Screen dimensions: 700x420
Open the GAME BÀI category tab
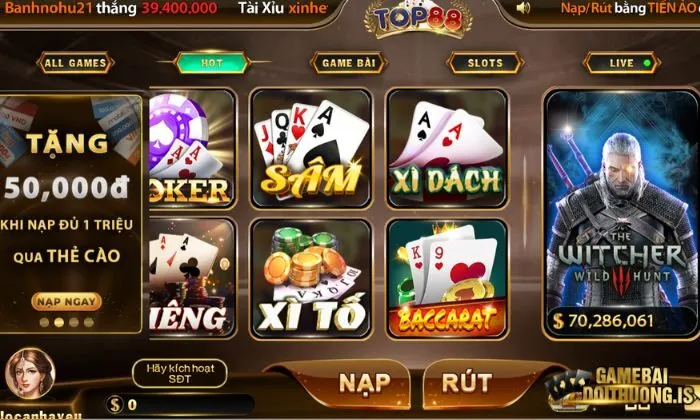349,63
